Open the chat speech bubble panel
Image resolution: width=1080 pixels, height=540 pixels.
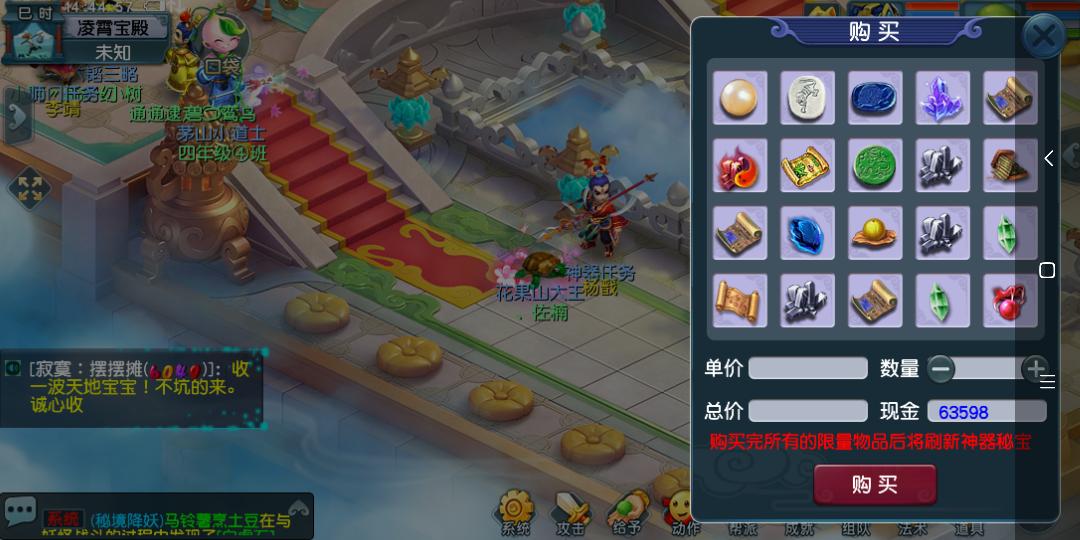(21, 511)
